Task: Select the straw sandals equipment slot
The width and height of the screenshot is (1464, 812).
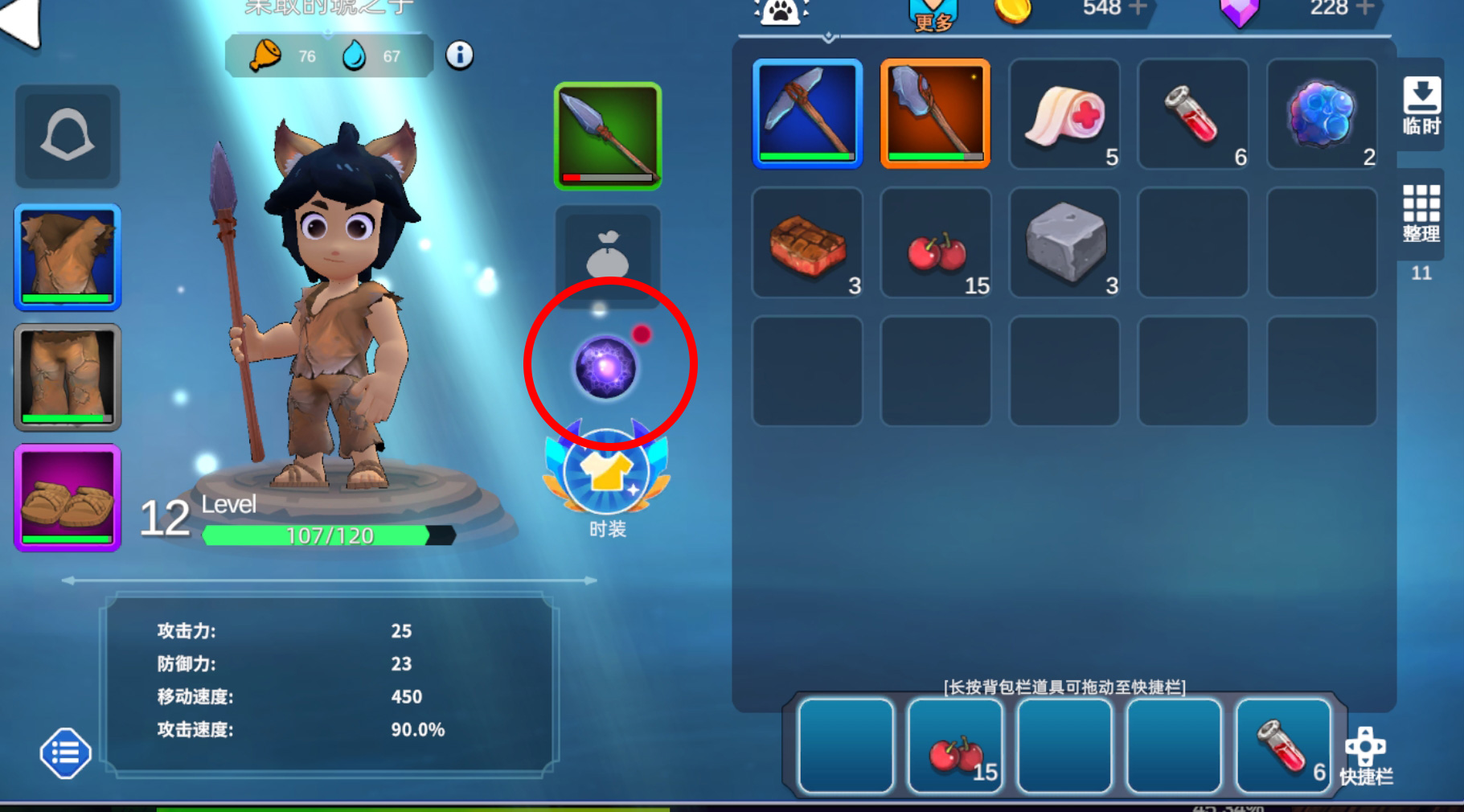Action: tap(68, 498)
